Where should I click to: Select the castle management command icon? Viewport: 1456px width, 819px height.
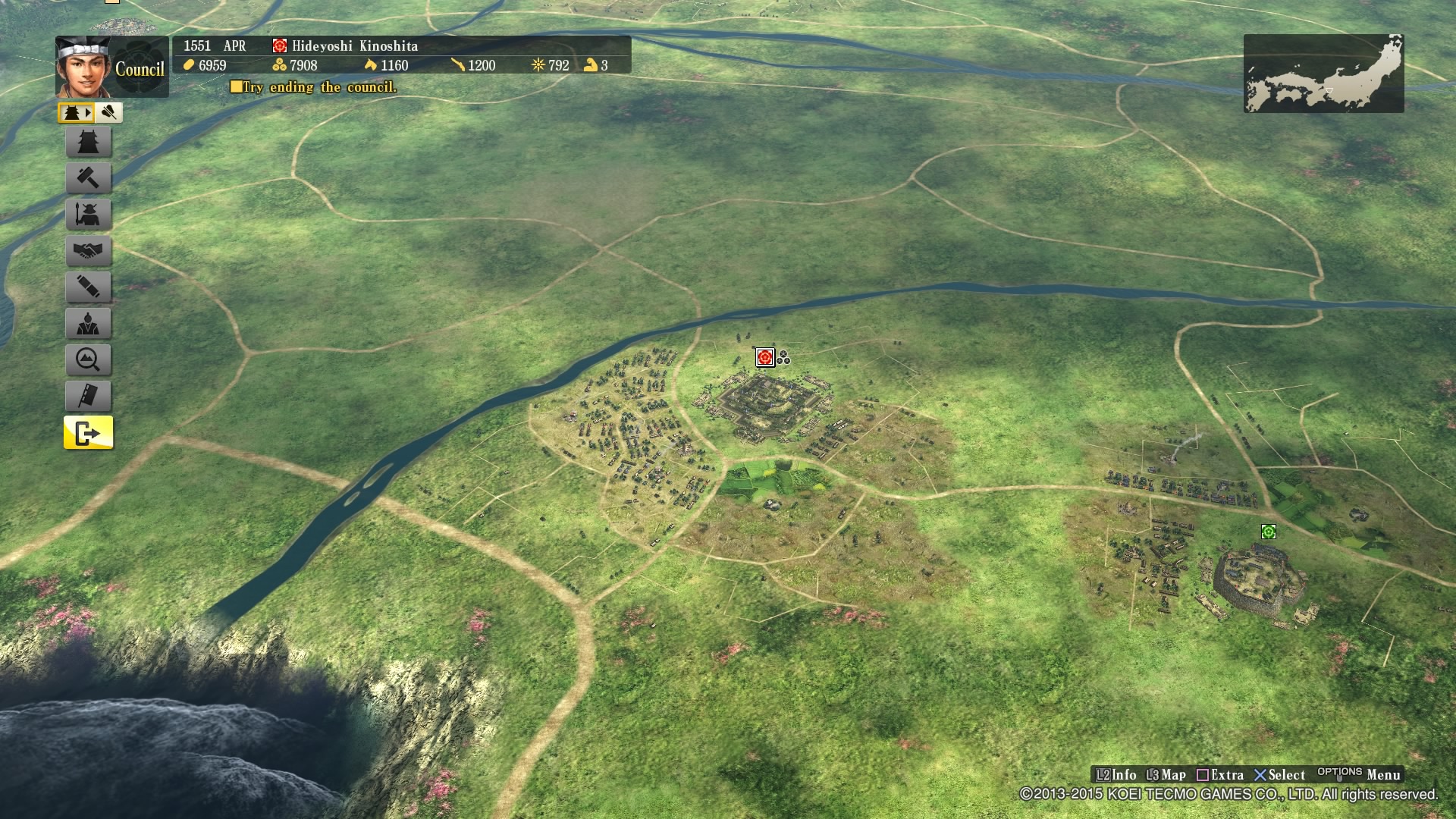89,142
